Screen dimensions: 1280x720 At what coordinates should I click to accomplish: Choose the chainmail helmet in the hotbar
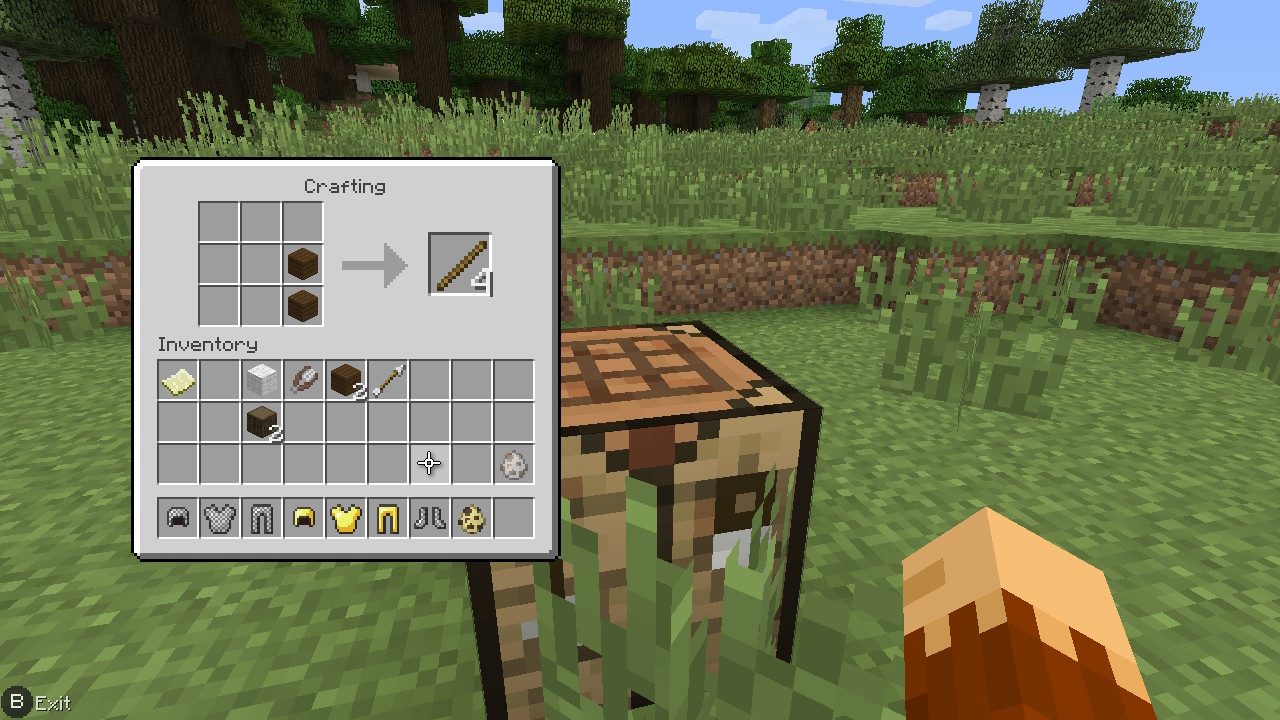point(178,518)
